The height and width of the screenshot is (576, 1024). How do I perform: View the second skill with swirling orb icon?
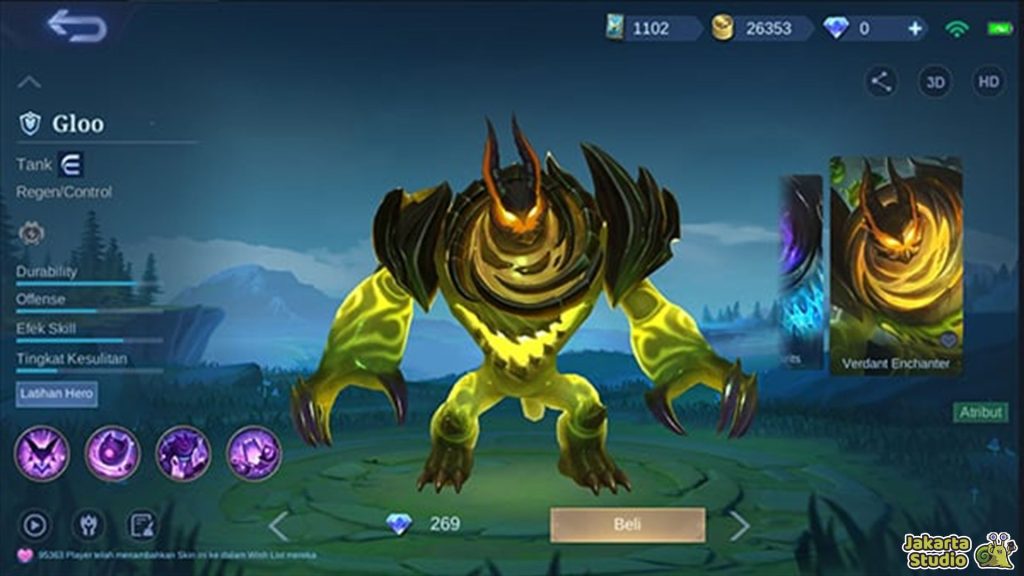pos(113,453)
